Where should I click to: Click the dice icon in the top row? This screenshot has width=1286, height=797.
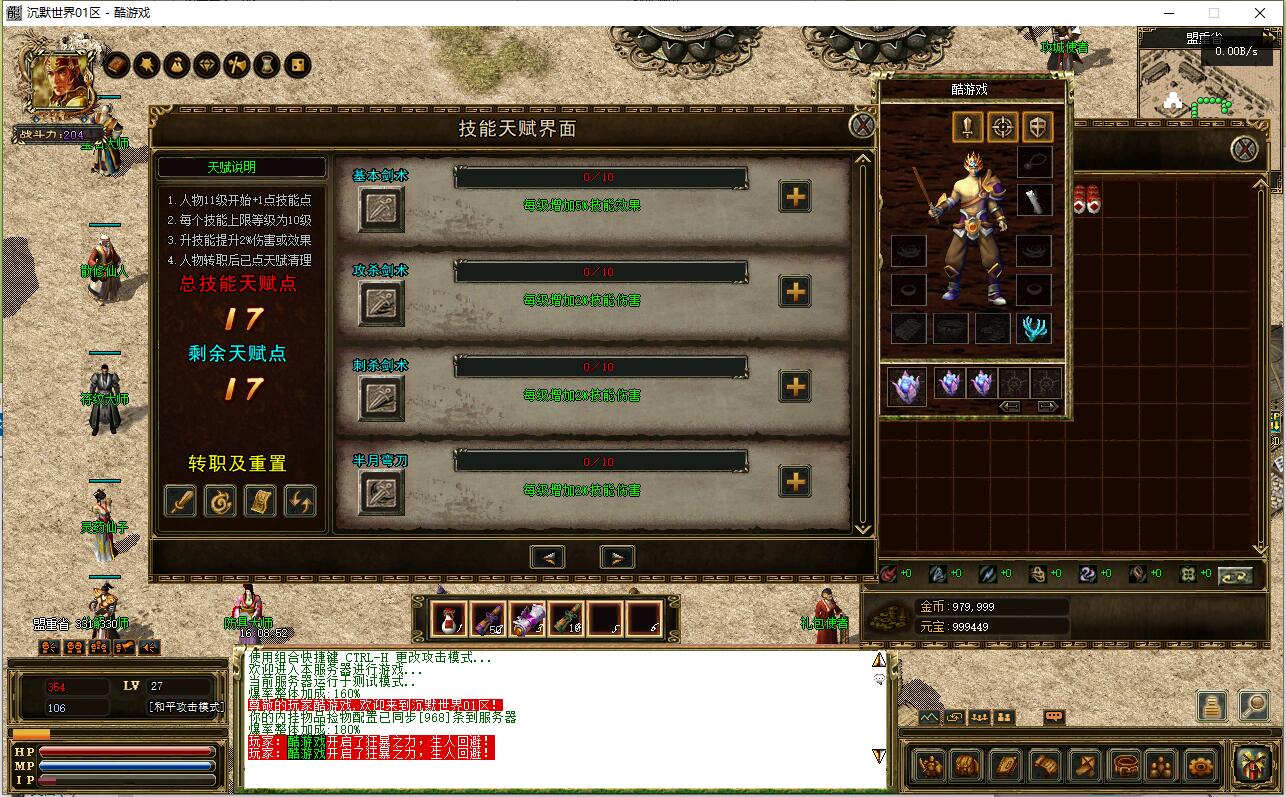point(297,65)
